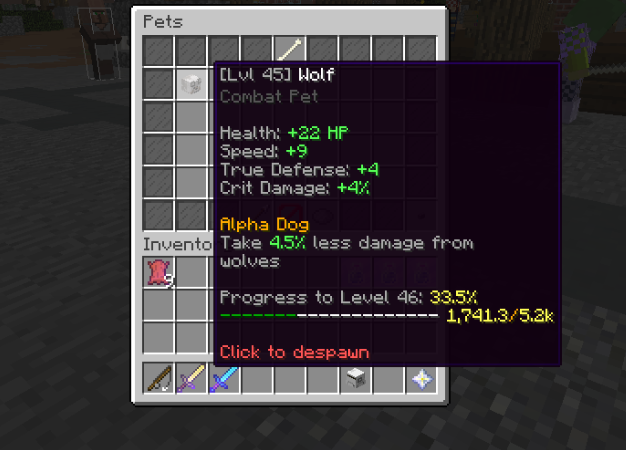Open the nether star hotbar item
This screenshot has height=450, width=626.
click(421, 380)
